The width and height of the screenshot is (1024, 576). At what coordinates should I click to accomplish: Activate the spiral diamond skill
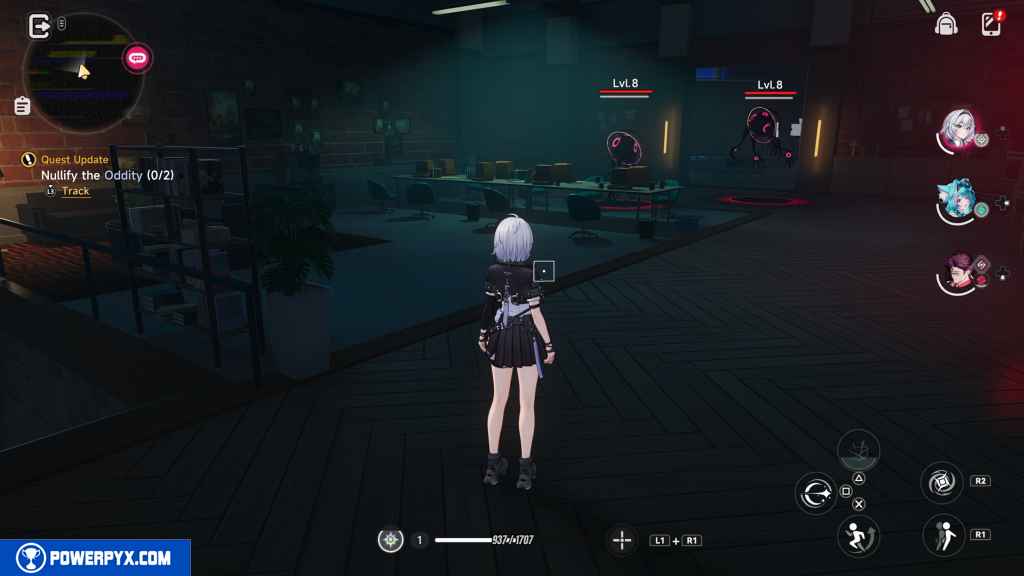[942, 482]
